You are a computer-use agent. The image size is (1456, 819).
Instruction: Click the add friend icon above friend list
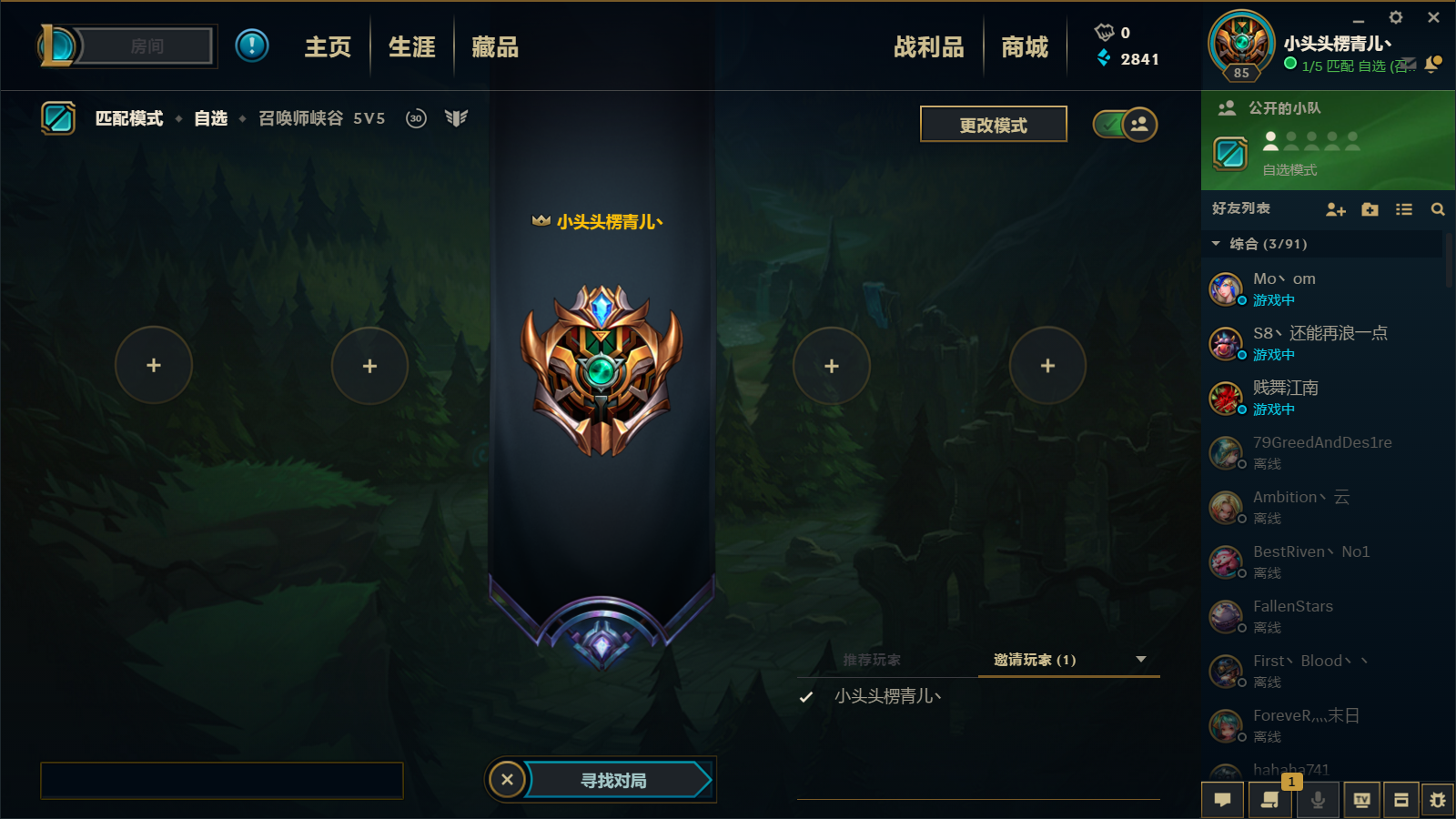click(1335, 208)
